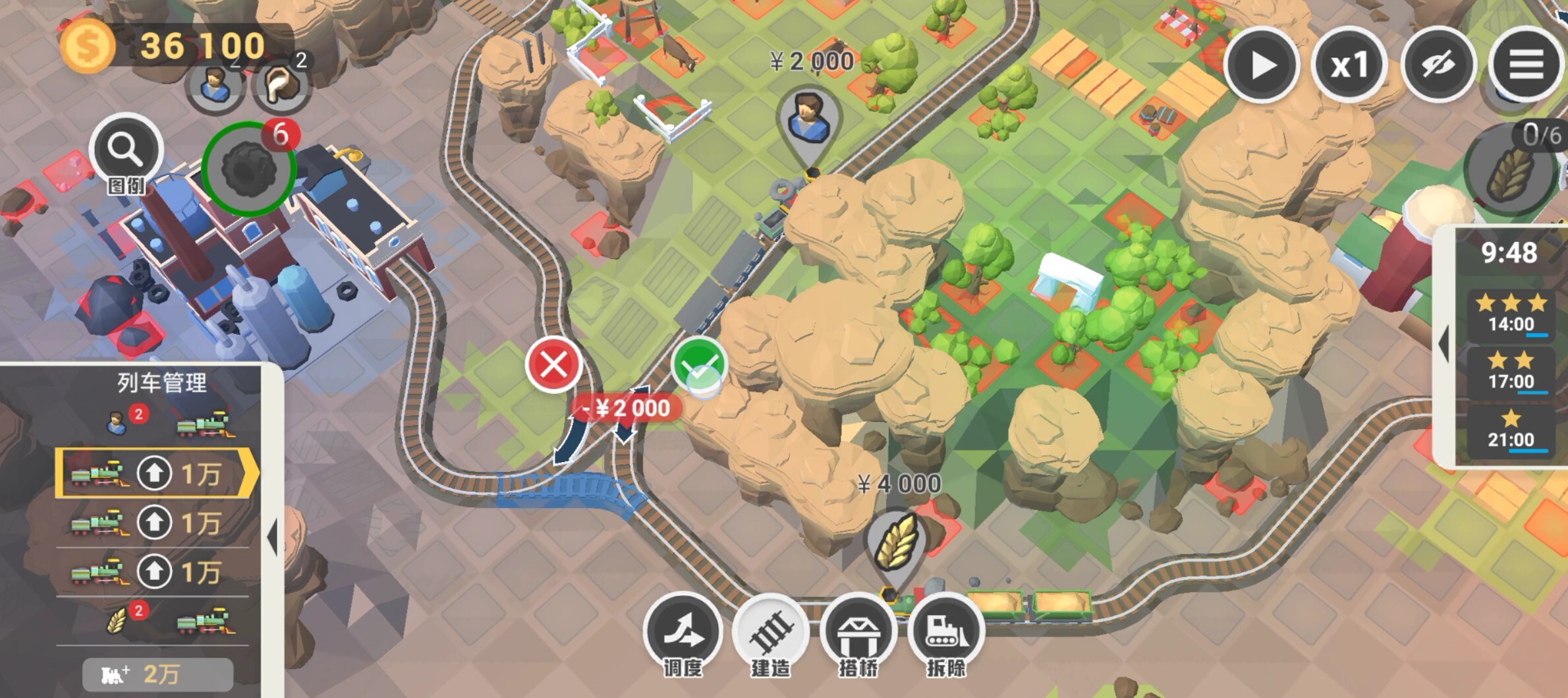Open the hamburger menu
The image size is (1568, 698).
pos(1526,65)
